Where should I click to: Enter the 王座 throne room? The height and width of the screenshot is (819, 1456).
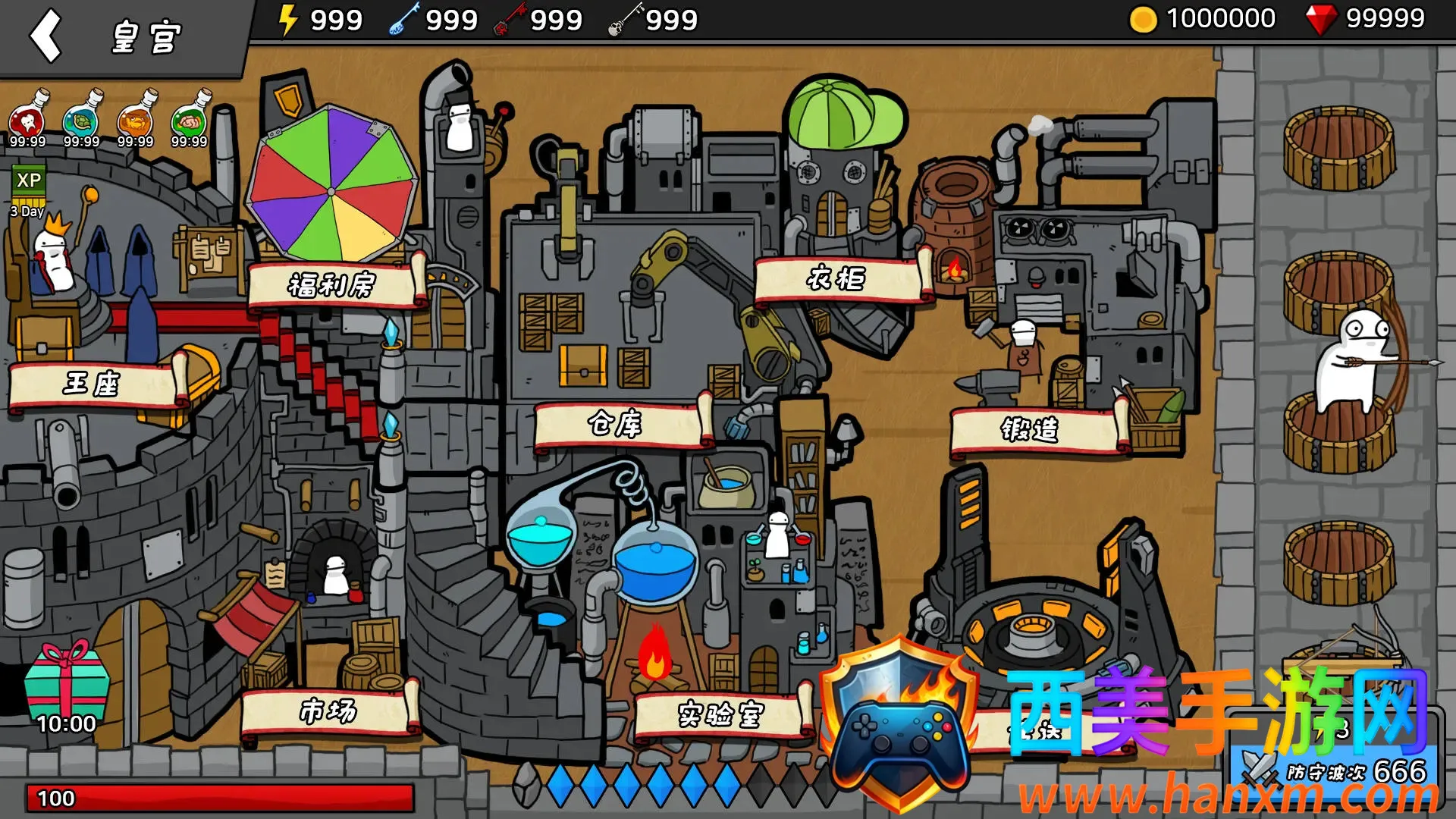92,384
